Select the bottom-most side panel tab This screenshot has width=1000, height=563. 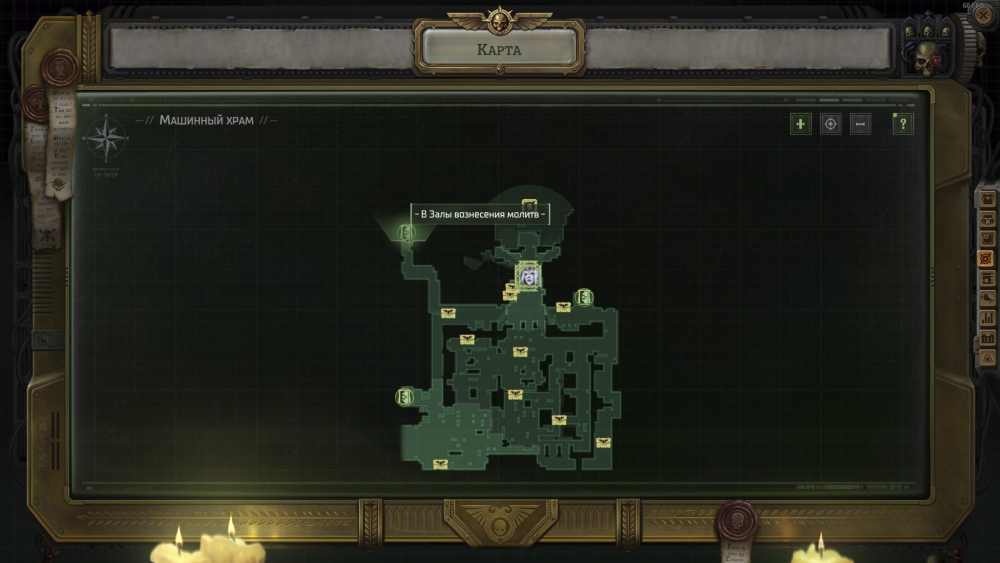(987, 356)
